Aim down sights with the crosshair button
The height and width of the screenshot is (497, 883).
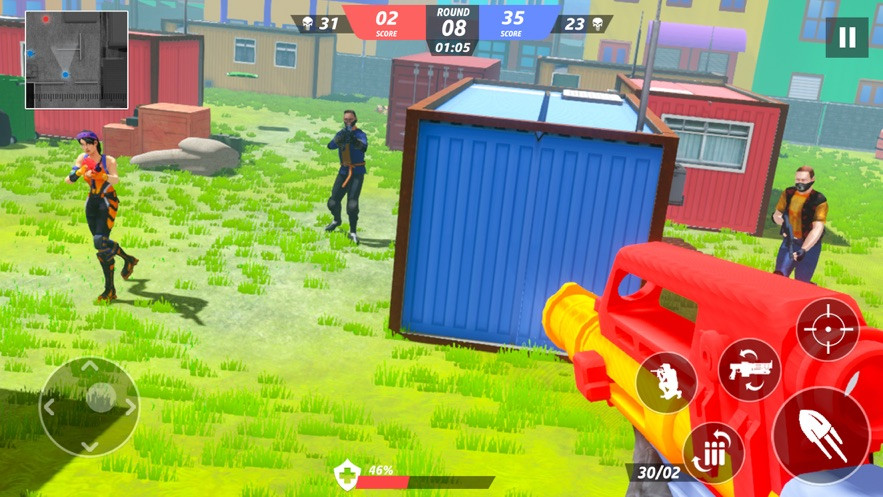[827, 329]
